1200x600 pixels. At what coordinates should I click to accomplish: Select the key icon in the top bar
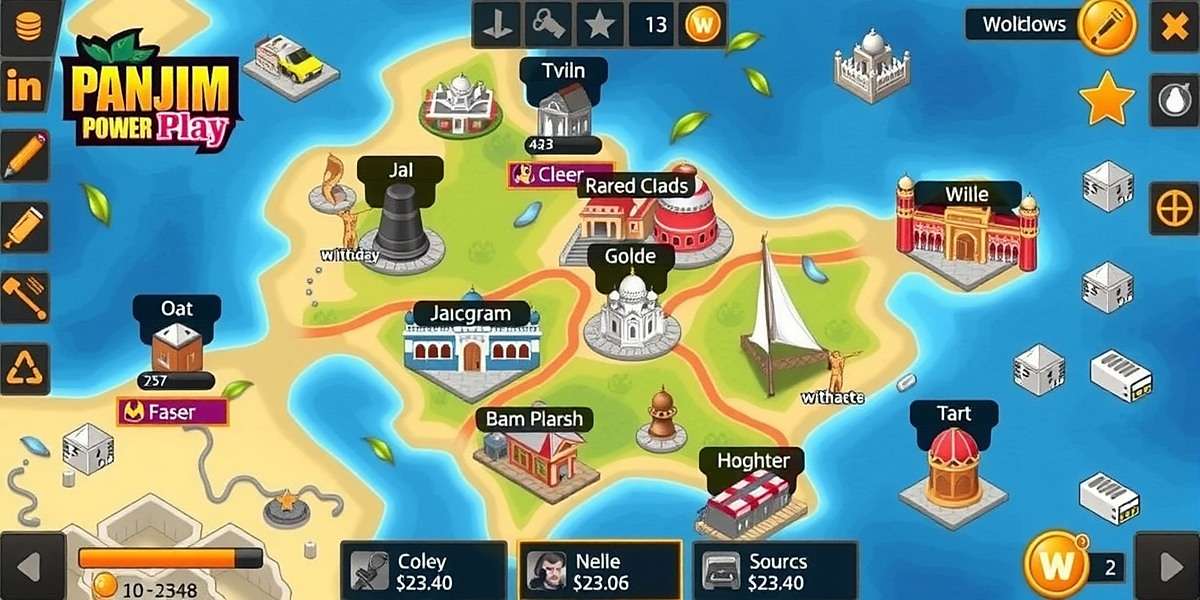550,25
